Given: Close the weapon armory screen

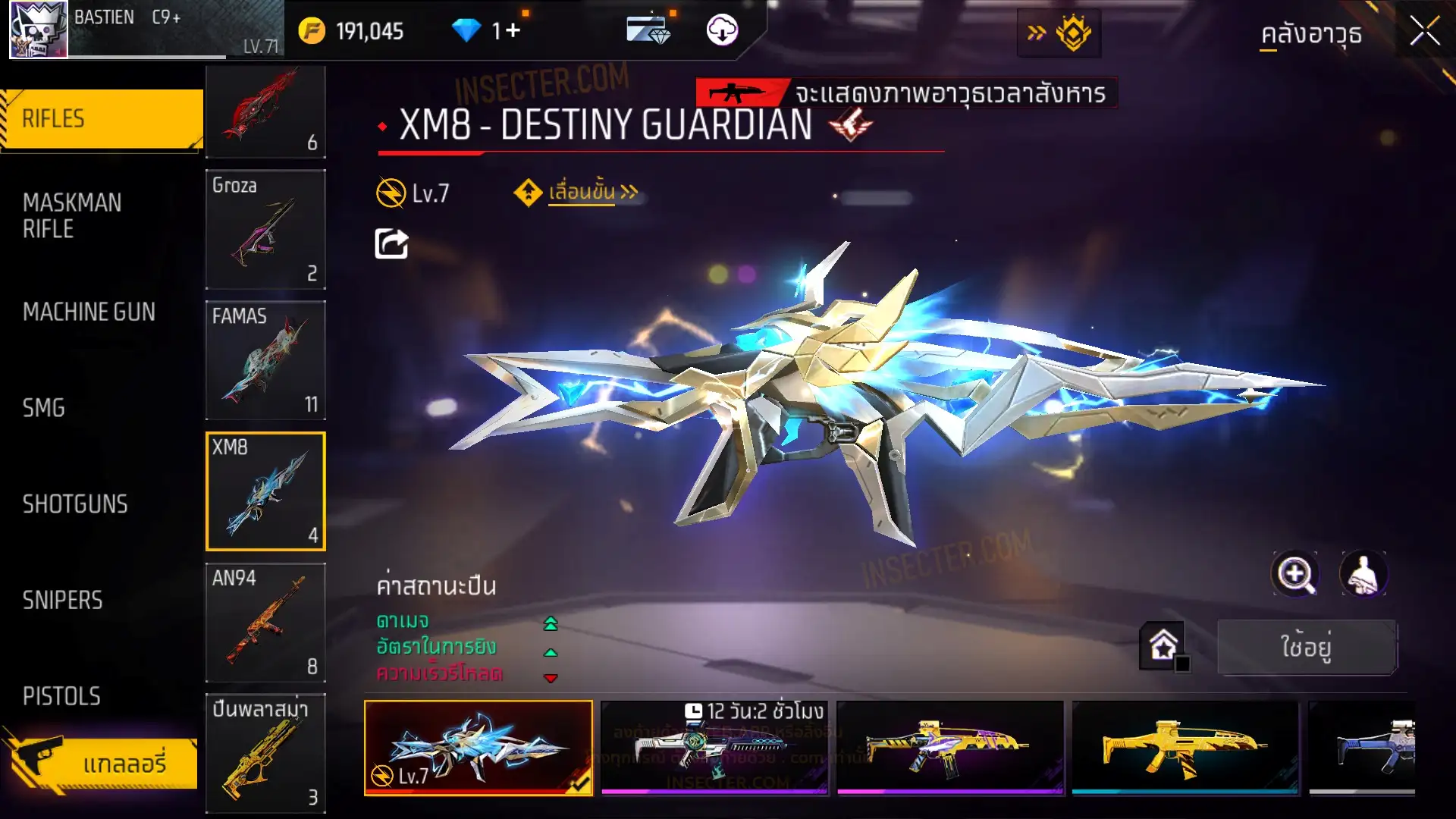Looking at the screenshot, I should tap(1424, 32).
